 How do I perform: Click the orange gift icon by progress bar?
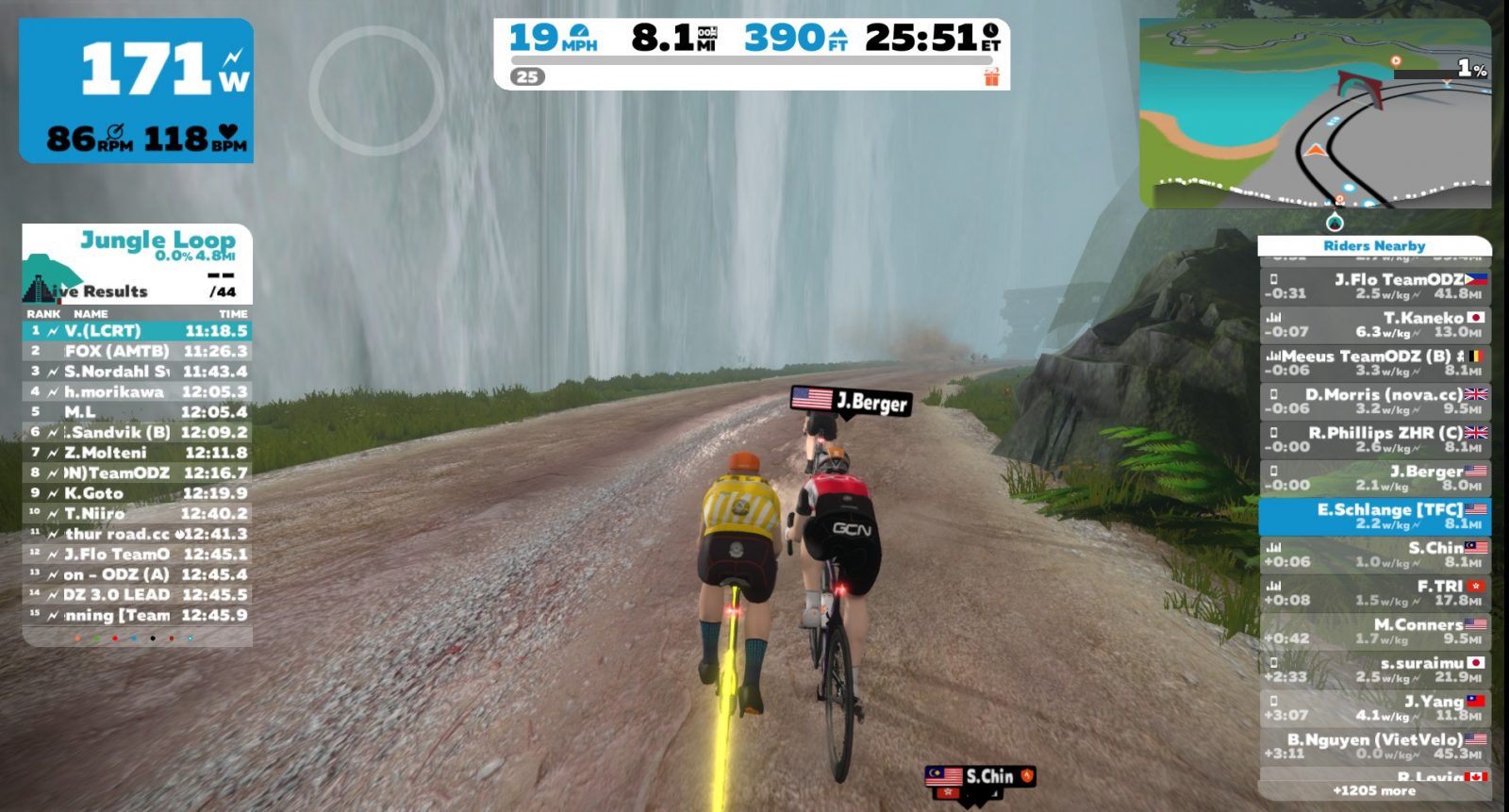991,76
